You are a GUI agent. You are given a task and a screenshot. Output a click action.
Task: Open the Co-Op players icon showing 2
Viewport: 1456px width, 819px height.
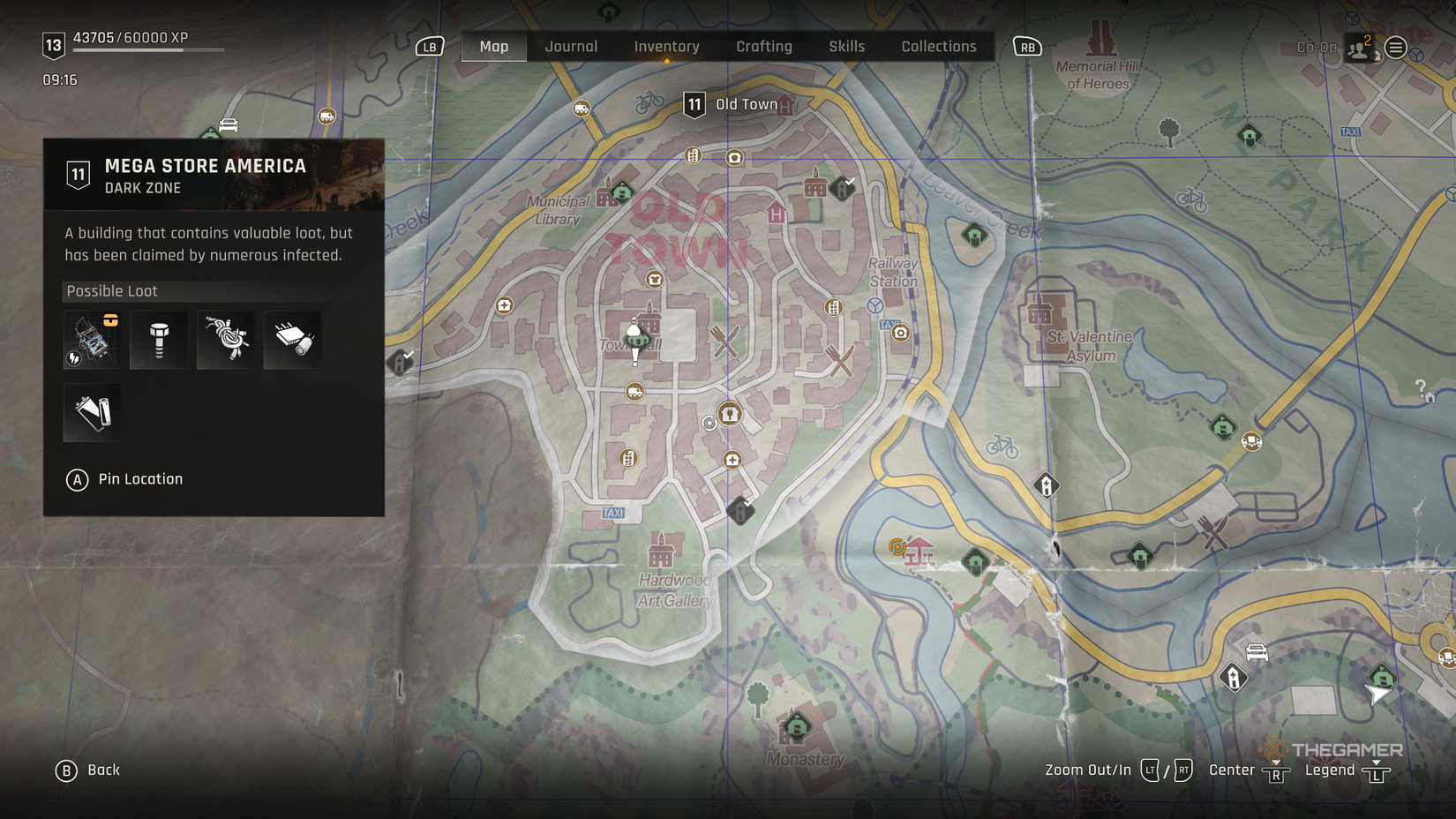(x=1359, y=46)
